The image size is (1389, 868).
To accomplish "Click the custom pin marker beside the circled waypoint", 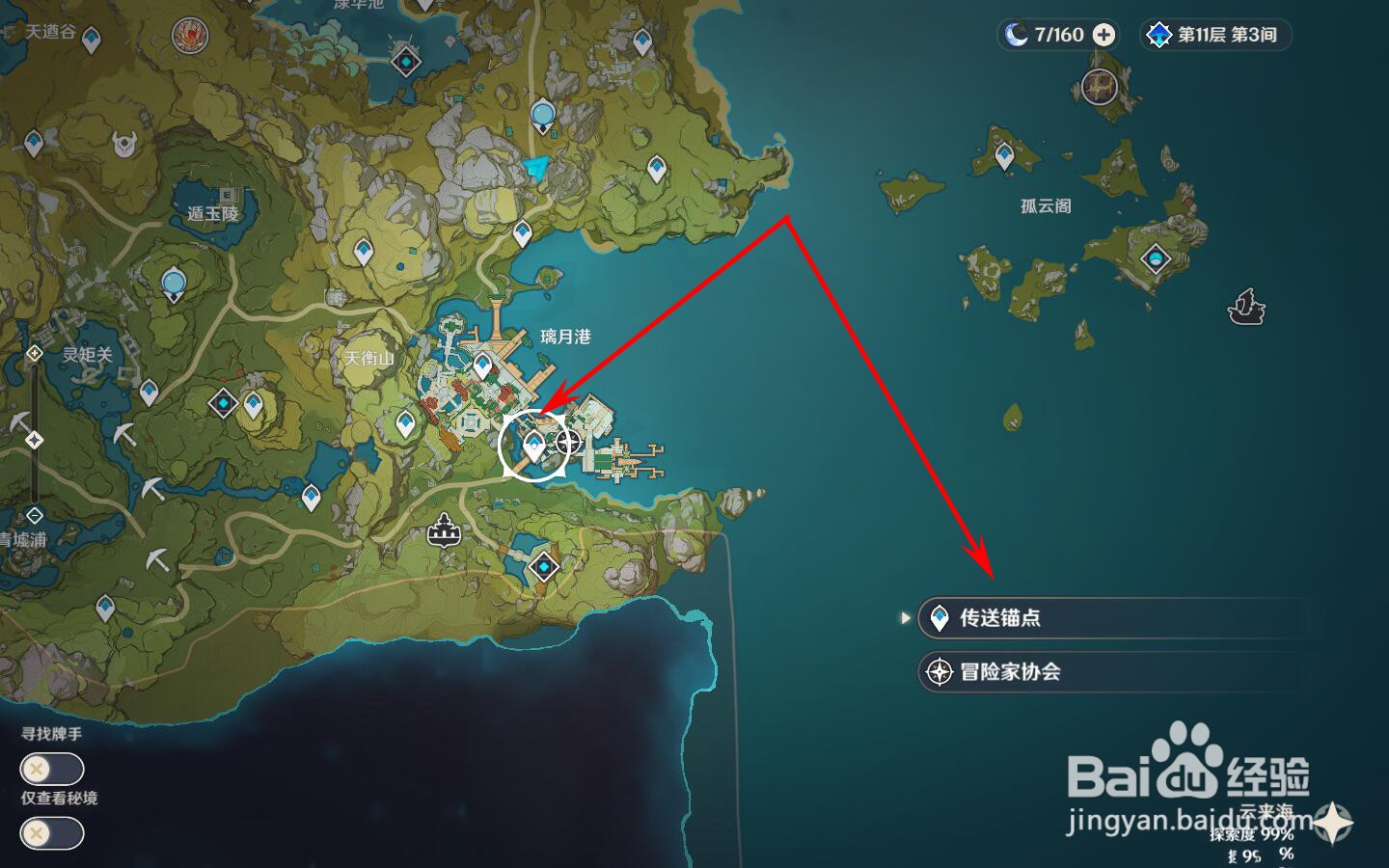I will [569, 443].
